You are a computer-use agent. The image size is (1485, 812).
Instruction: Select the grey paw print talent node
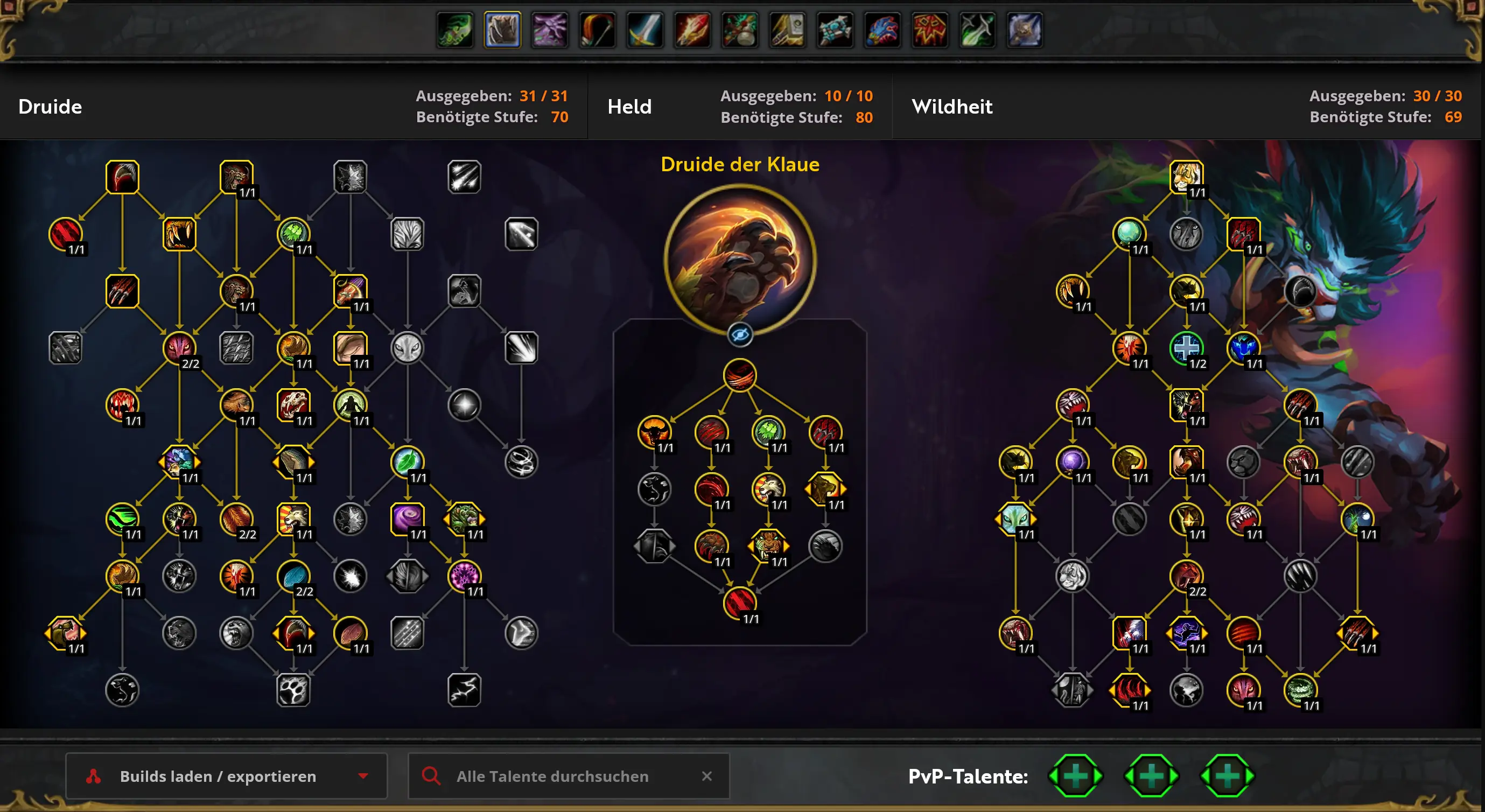click(x=293, y=690)
